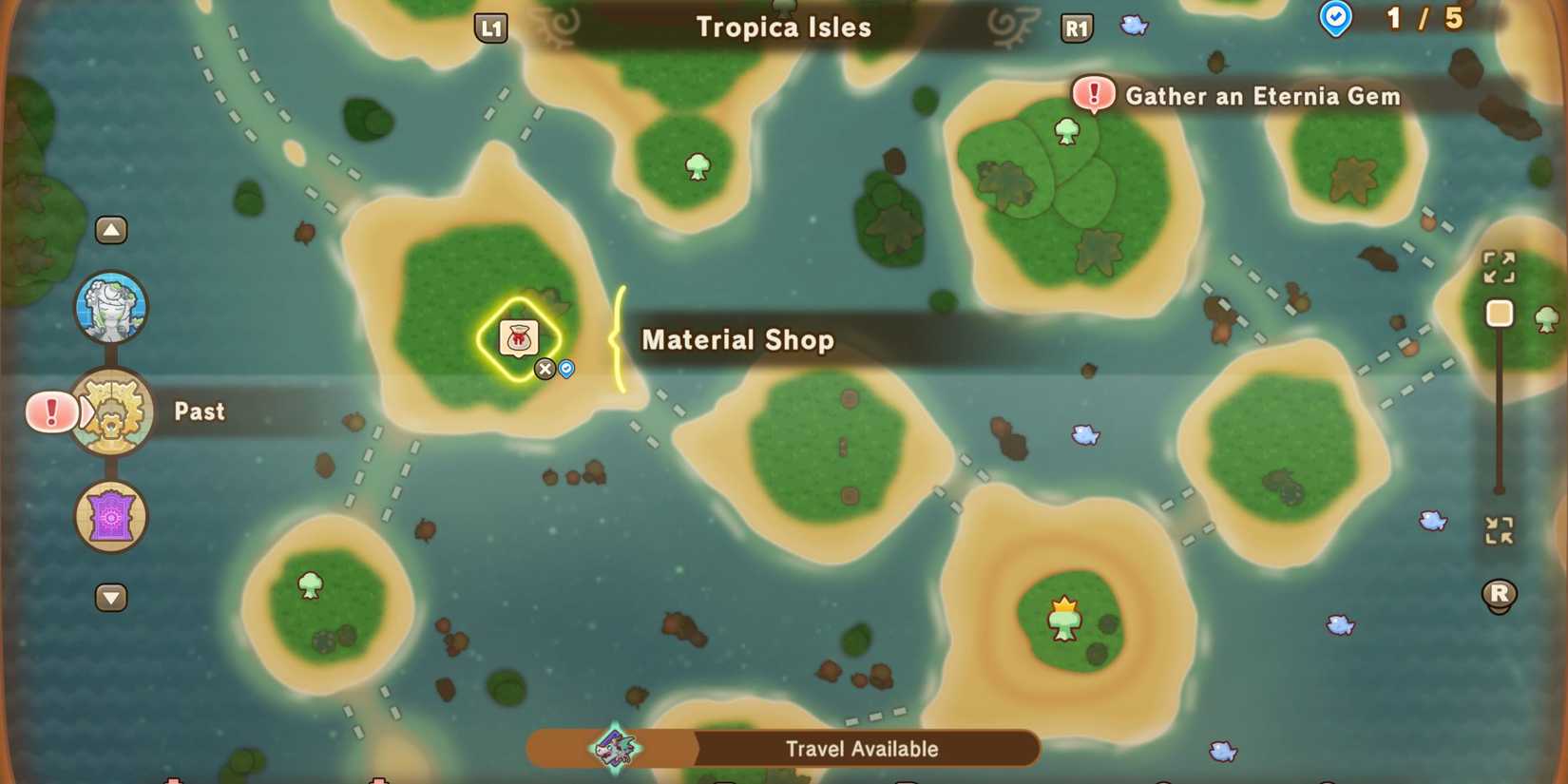Screen dimensions: 1568x784
Task: Click the dragon mount travel icon
Action: (611, 748)
